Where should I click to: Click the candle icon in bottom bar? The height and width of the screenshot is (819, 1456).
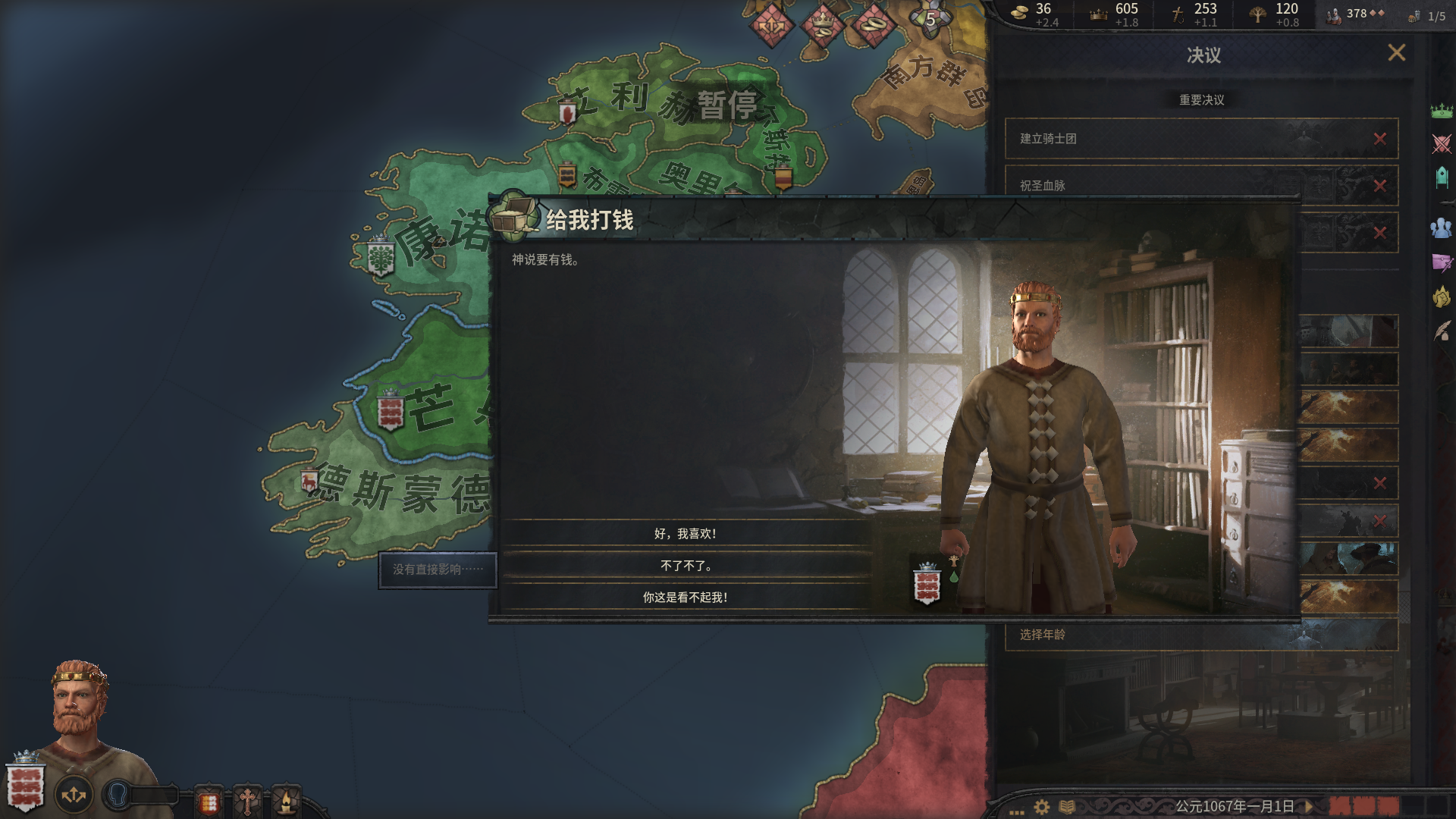286,801
